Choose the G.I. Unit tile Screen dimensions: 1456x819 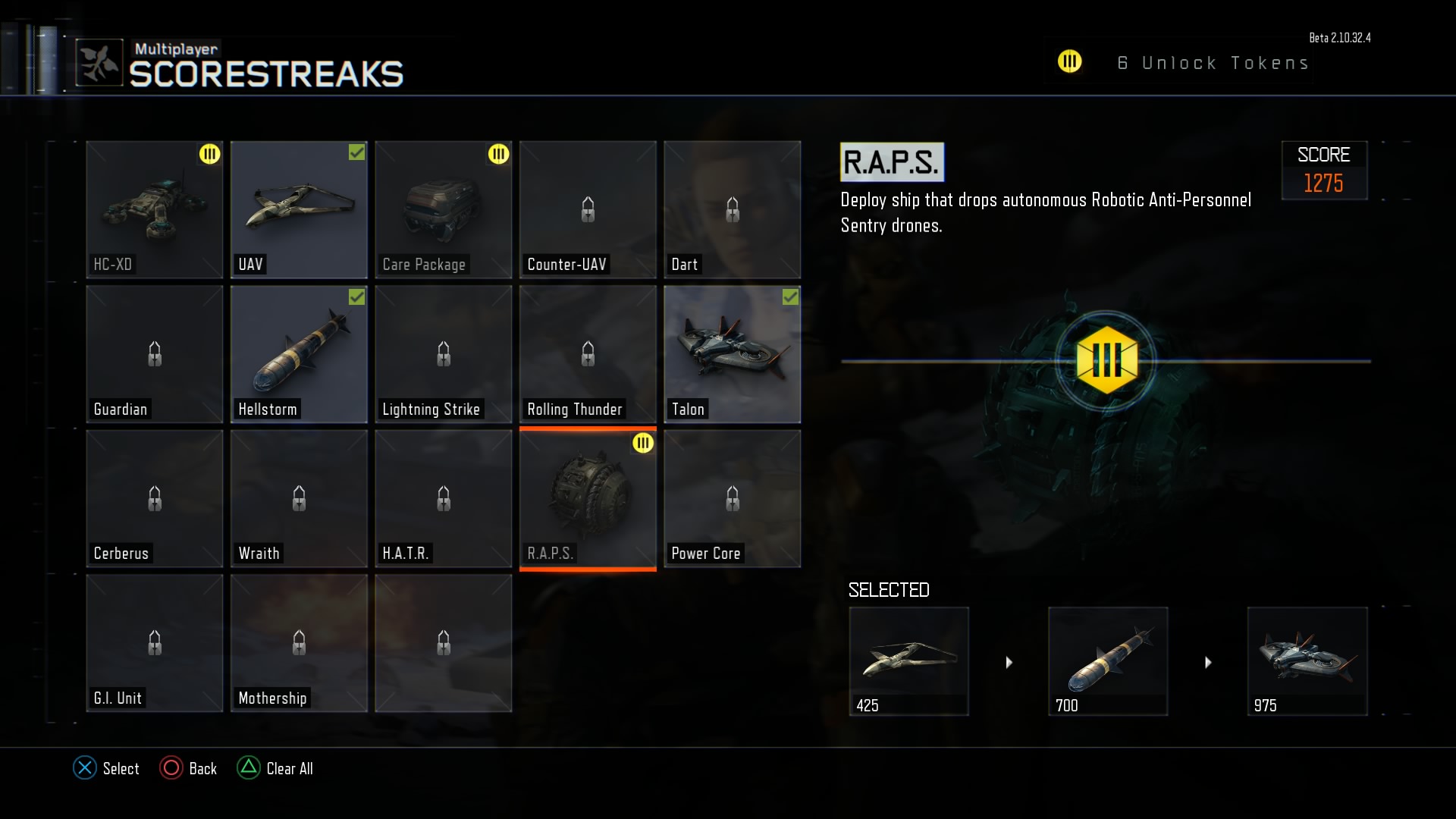155,643
